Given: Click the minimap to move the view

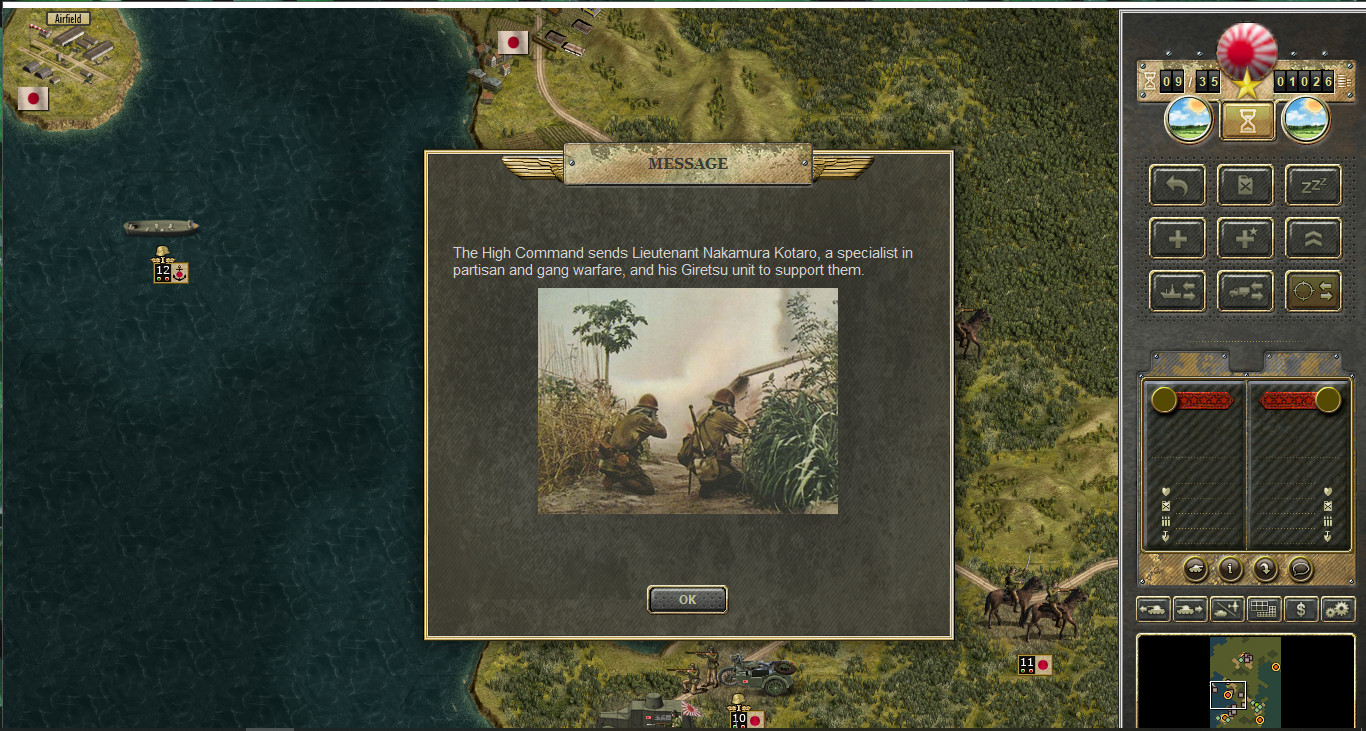Looking at the screenshot, I should 1245,680.
